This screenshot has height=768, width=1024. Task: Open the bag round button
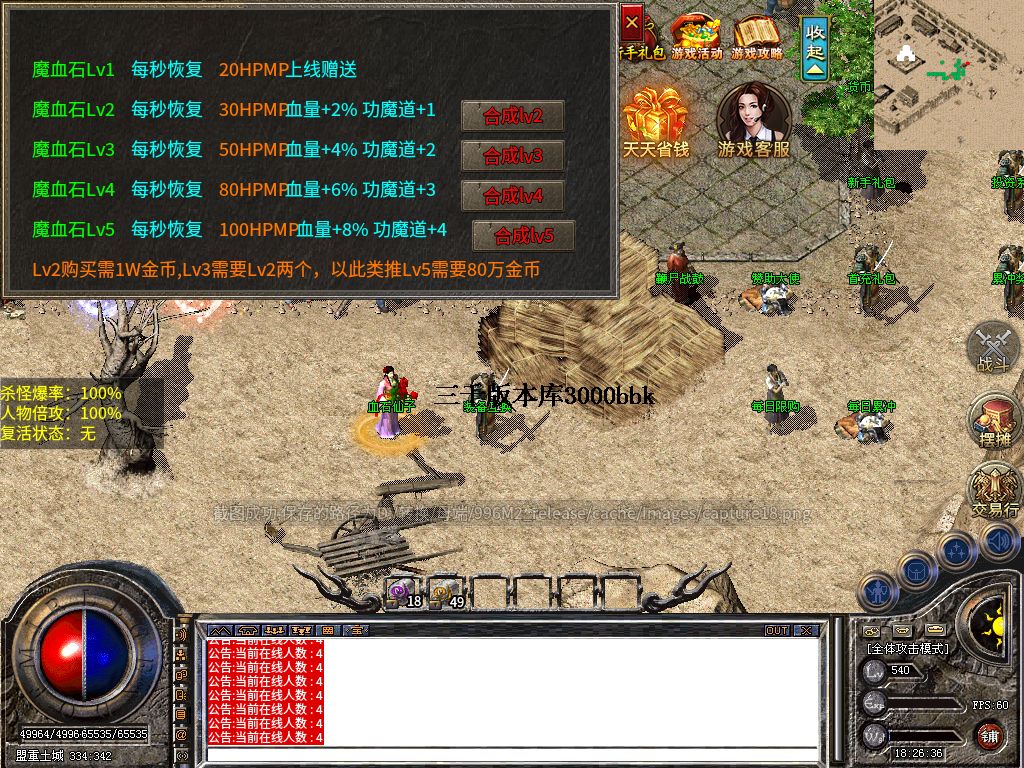click(916, 570)
